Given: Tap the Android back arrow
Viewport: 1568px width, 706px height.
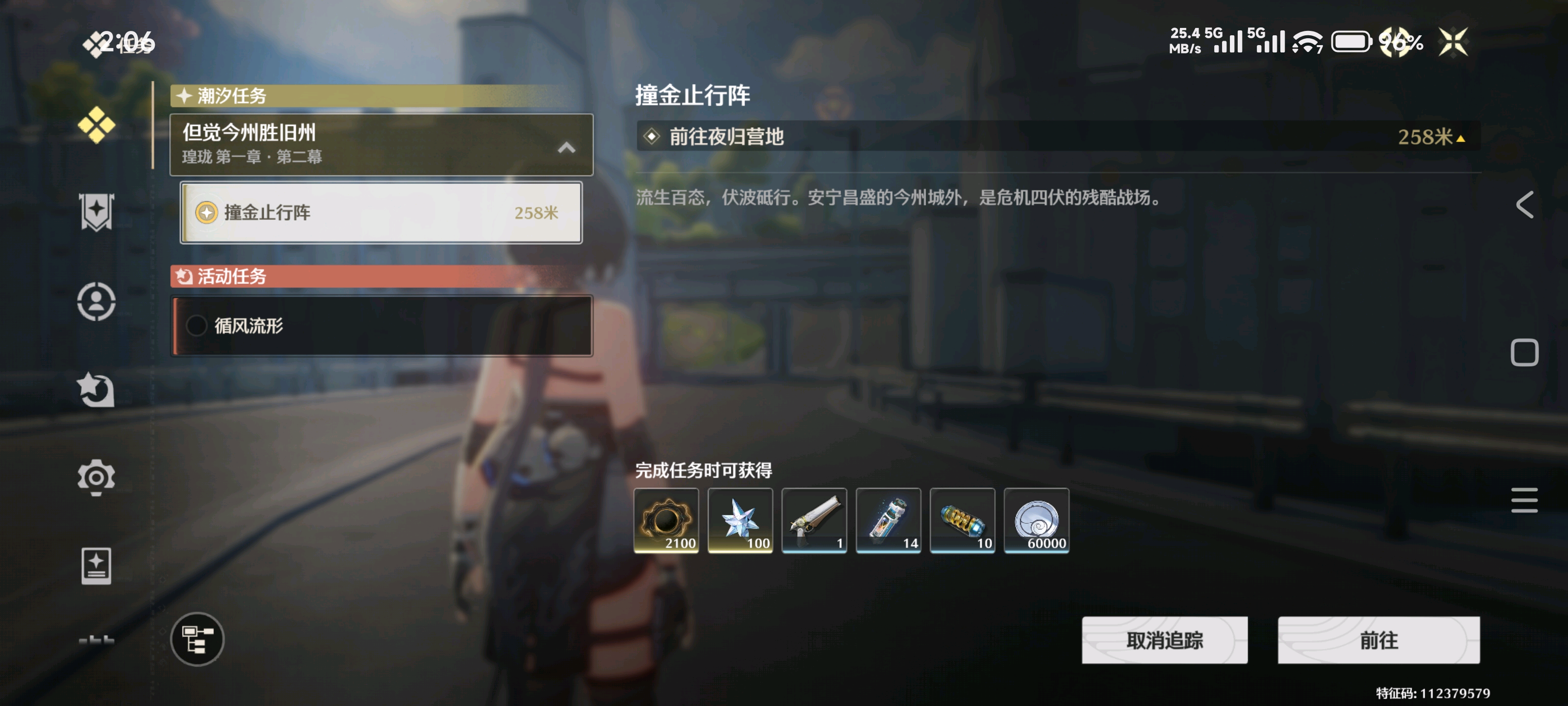Looking at the screenshot, I should point(1524,204).
